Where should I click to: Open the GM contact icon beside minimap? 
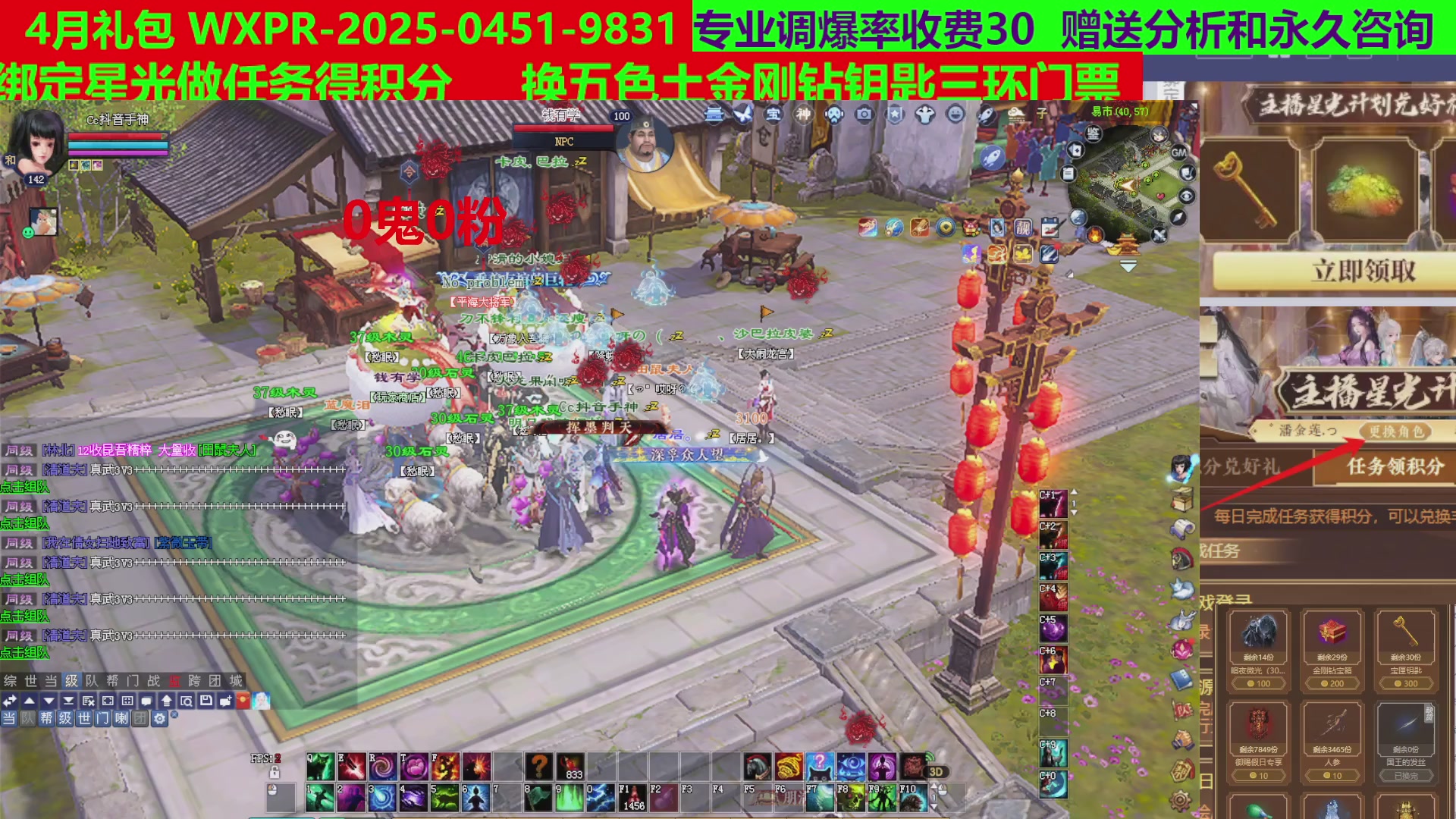pos(1179,152)
